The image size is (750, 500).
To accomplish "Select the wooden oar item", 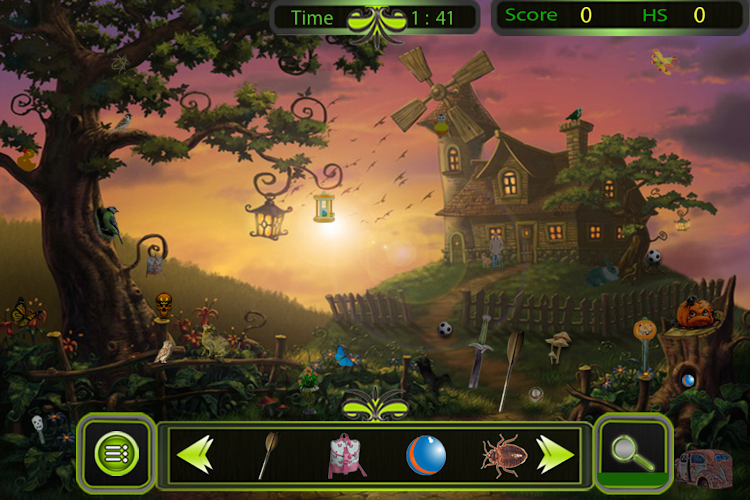I will pos(268,455).
